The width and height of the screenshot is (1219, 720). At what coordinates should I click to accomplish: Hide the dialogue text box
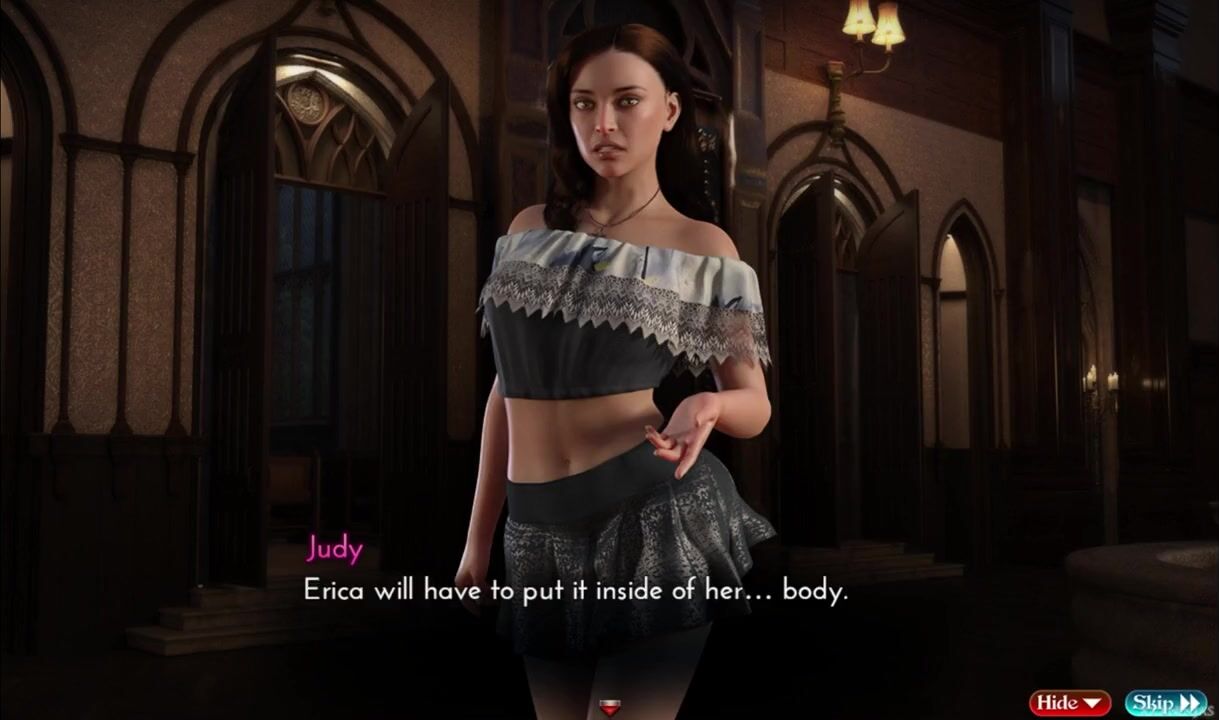coord(1070,703)
